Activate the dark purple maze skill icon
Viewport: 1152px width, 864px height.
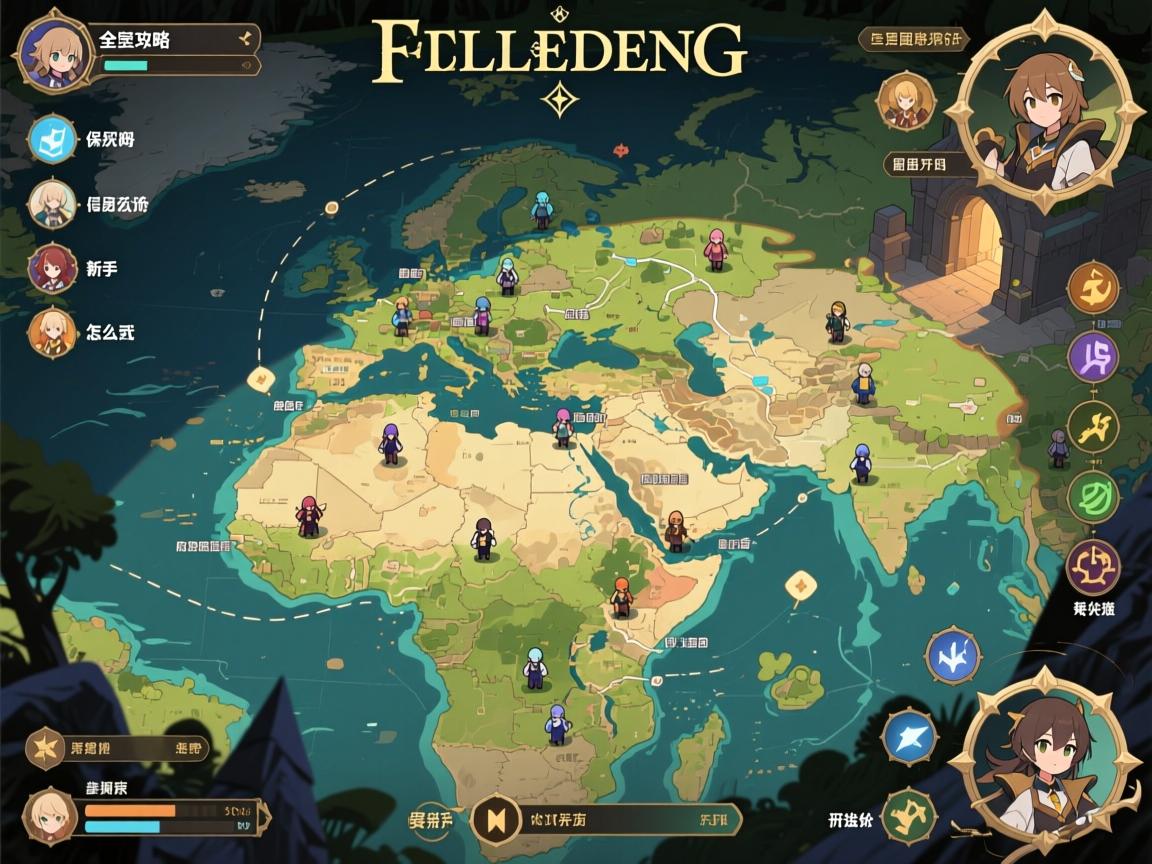[x=1093, y=567]
